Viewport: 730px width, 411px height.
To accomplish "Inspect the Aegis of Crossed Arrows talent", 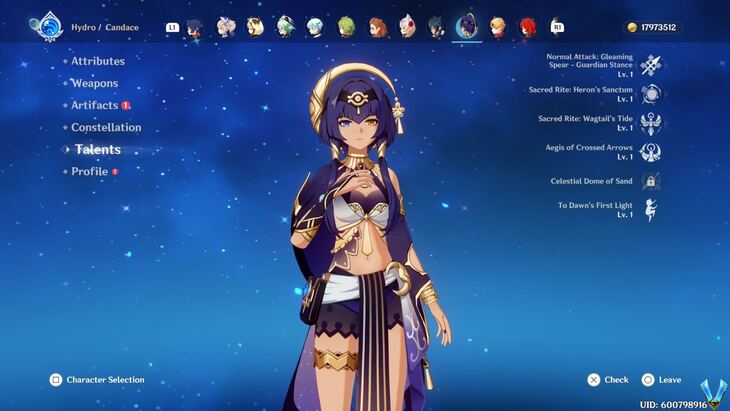I will click(651, 152).
